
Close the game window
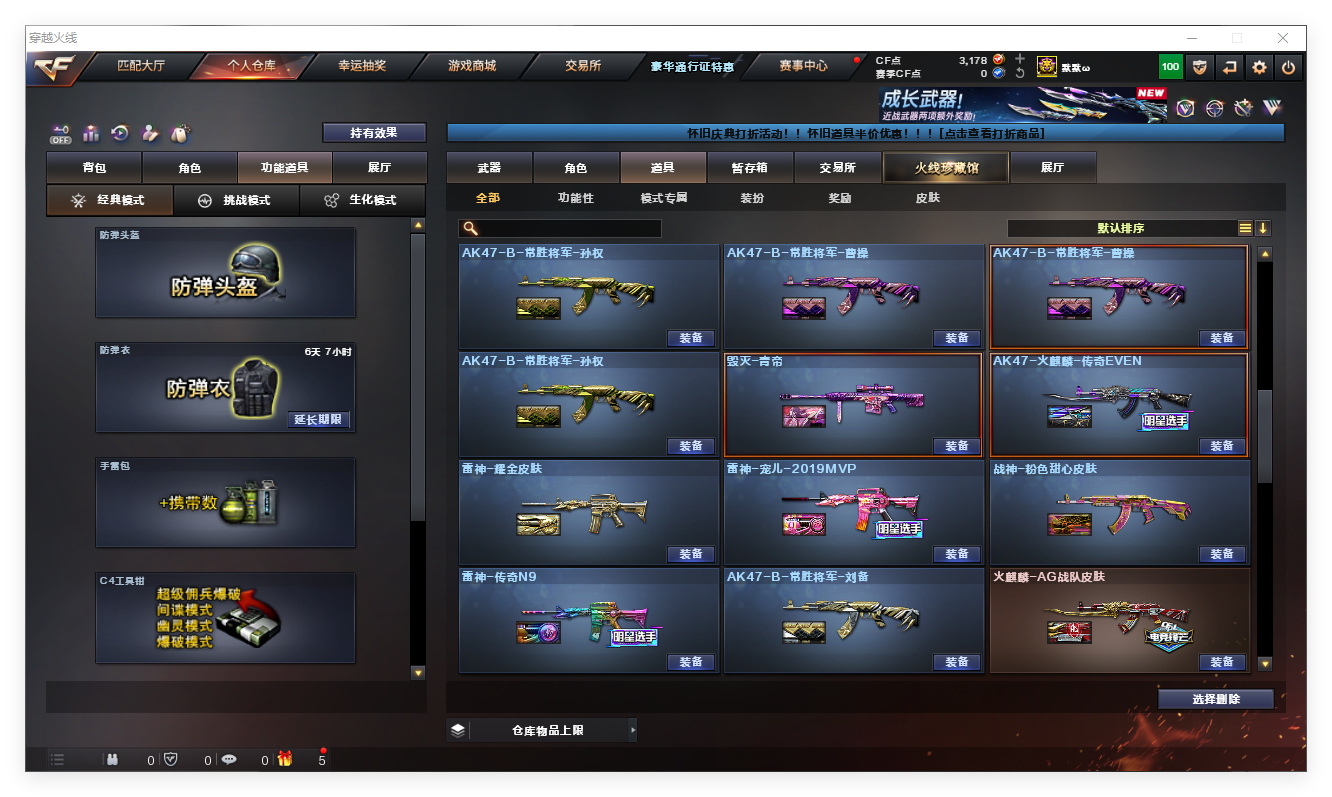coord(1283,38)
